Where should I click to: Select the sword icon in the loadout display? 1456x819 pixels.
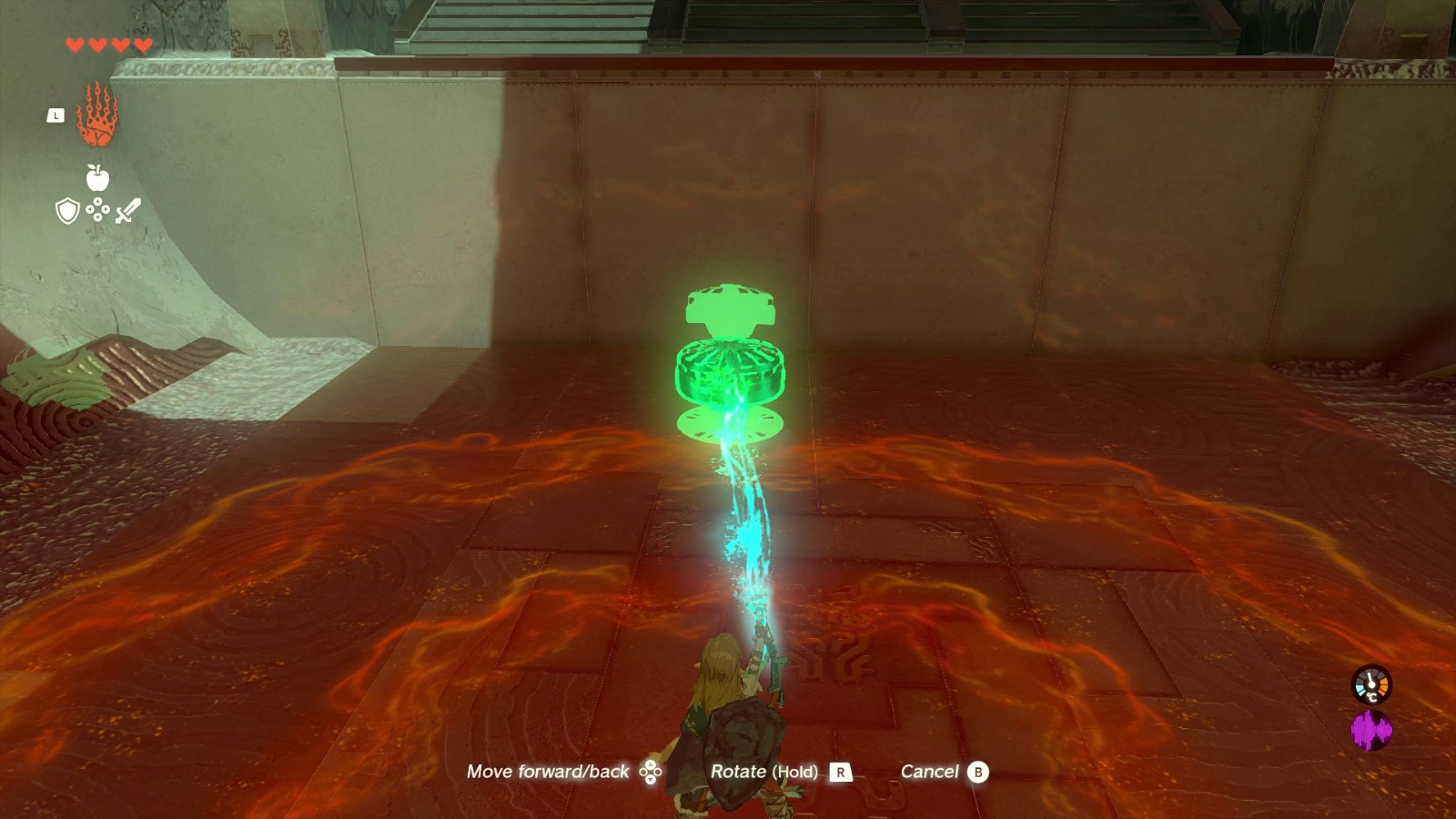[128, 211]
